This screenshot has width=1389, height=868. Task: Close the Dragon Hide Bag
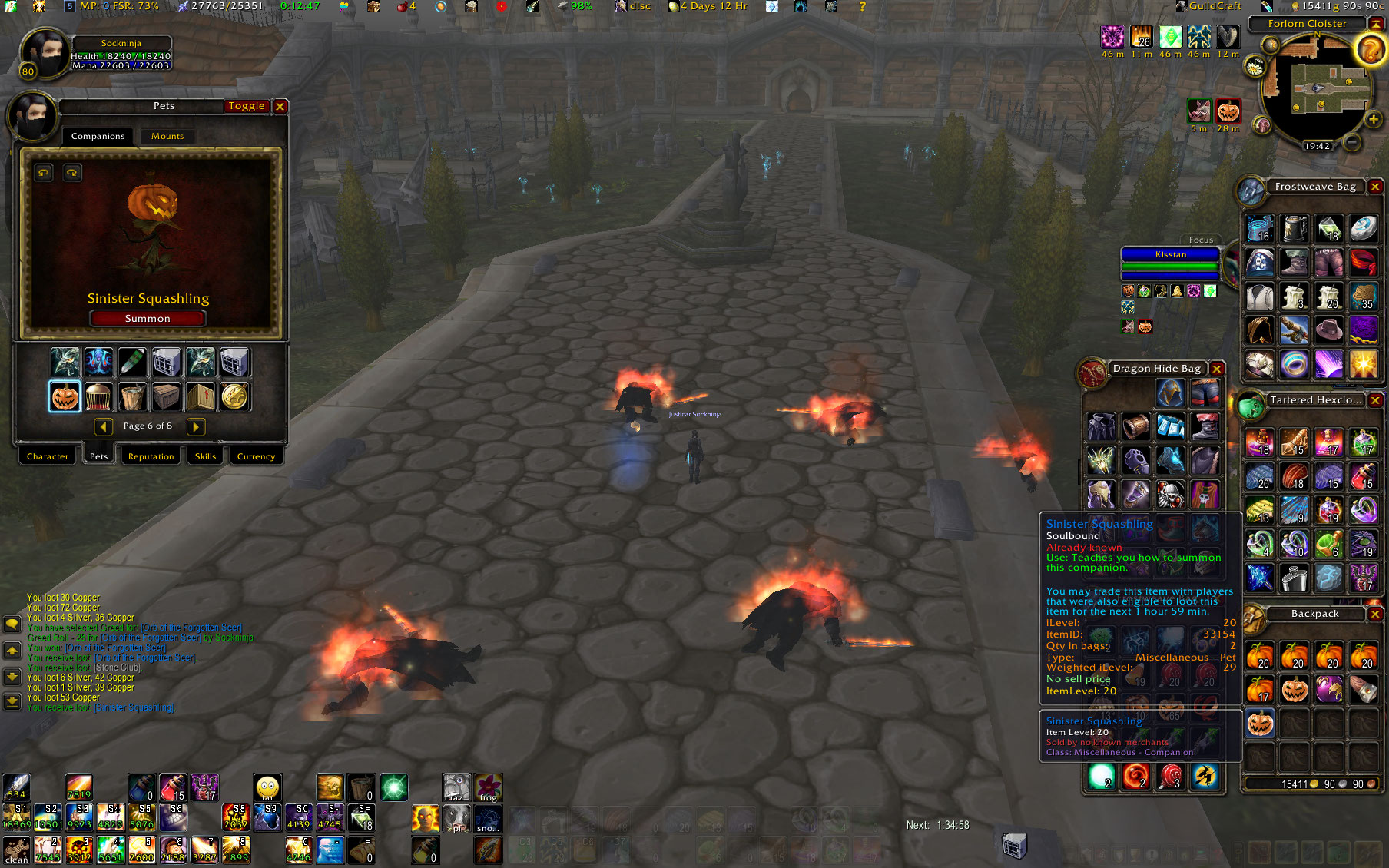click(x=1217, y=369)
